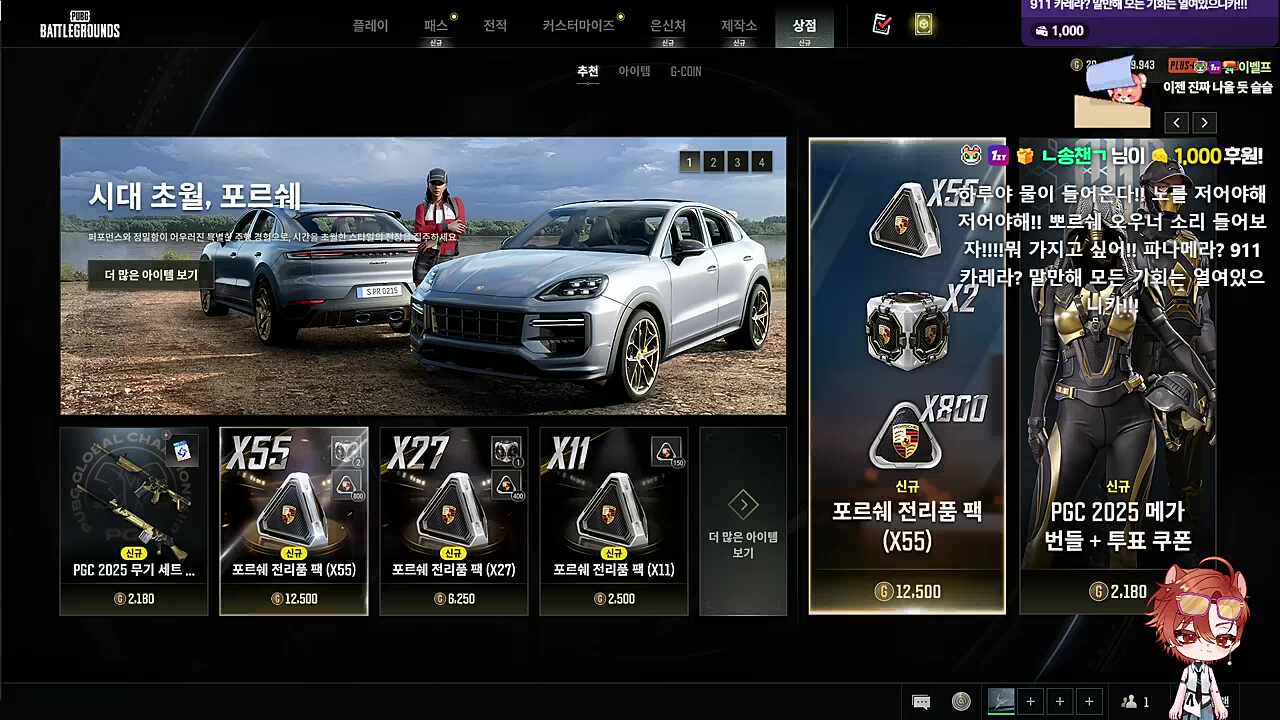Screen dimensions: 1280x720
Task: Open the 은신처 (Hideout) menu
Action: (667, 26)
